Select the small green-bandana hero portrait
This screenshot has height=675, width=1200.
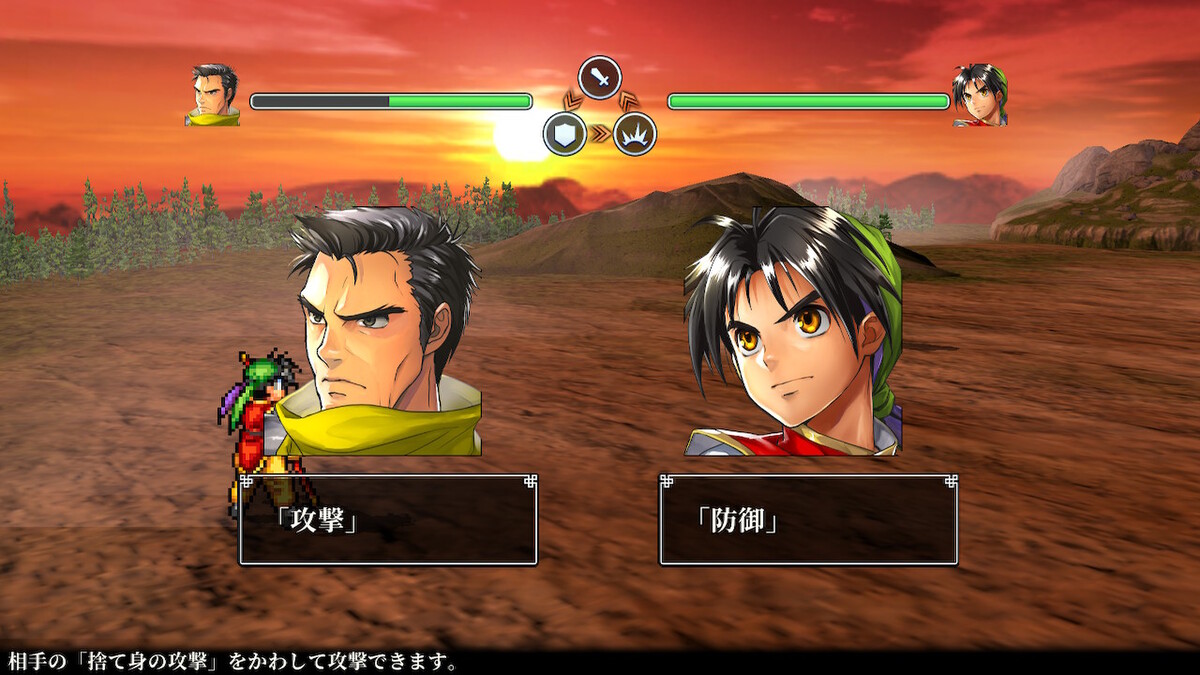[979, 95]
